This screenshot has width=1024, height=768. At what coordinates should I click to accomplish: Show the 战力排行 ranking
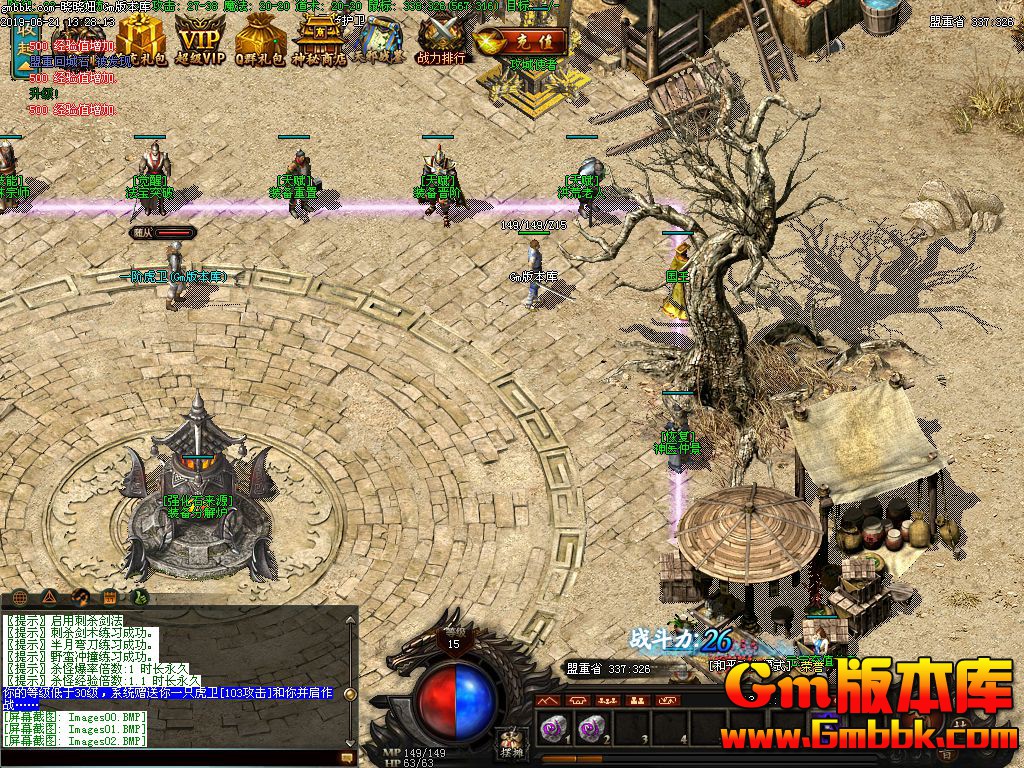coord(441,41)
